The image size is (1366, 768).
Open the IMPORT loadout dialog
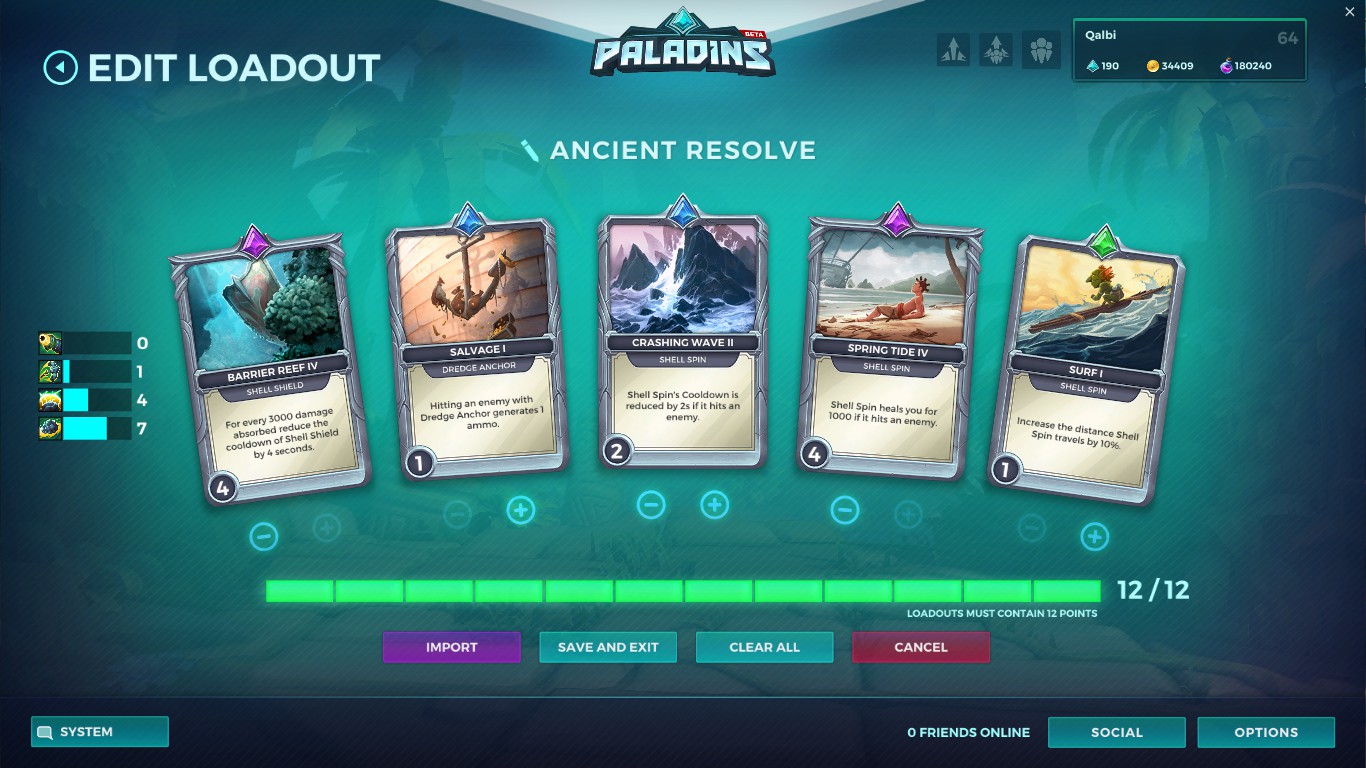tap(452, 647)
